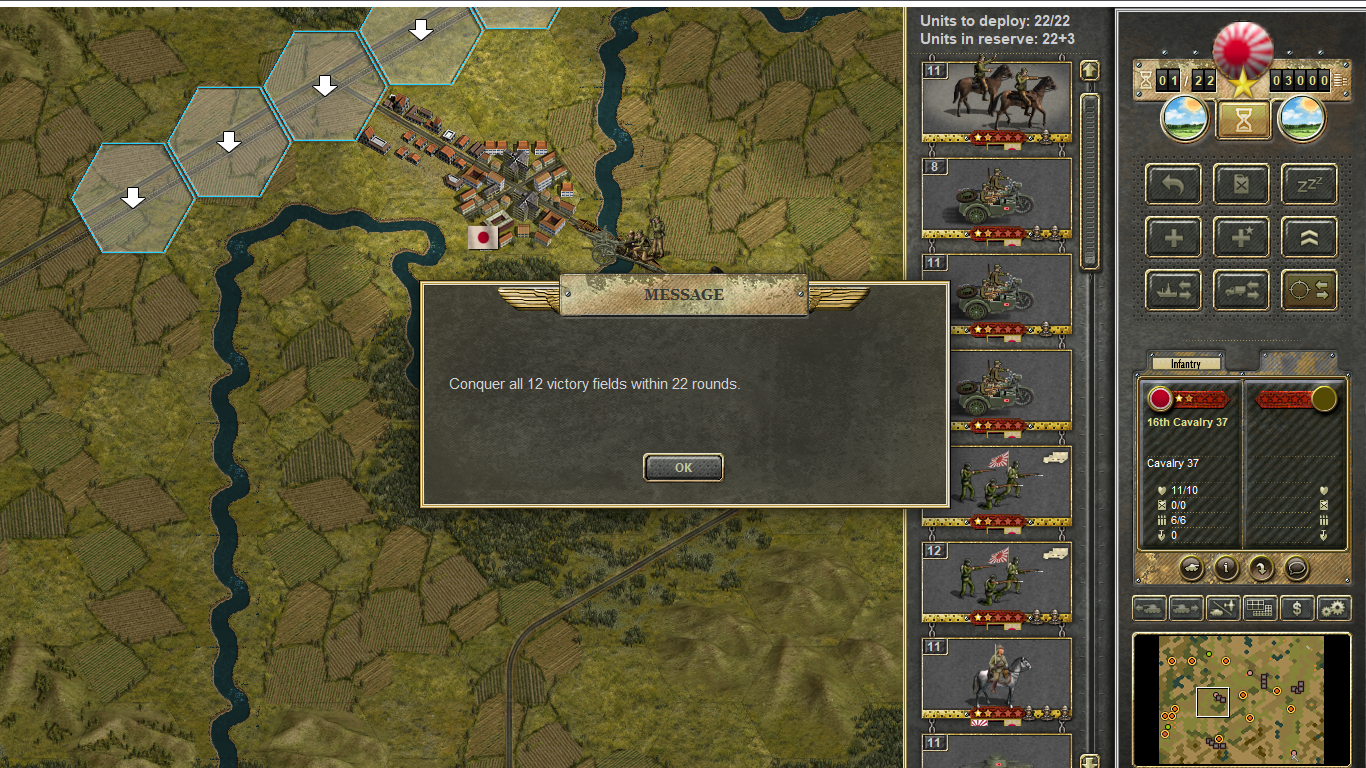Toggle the grid overlay button
Image resolution: width=1366 pixels, height=768 pixels.
1260,607
